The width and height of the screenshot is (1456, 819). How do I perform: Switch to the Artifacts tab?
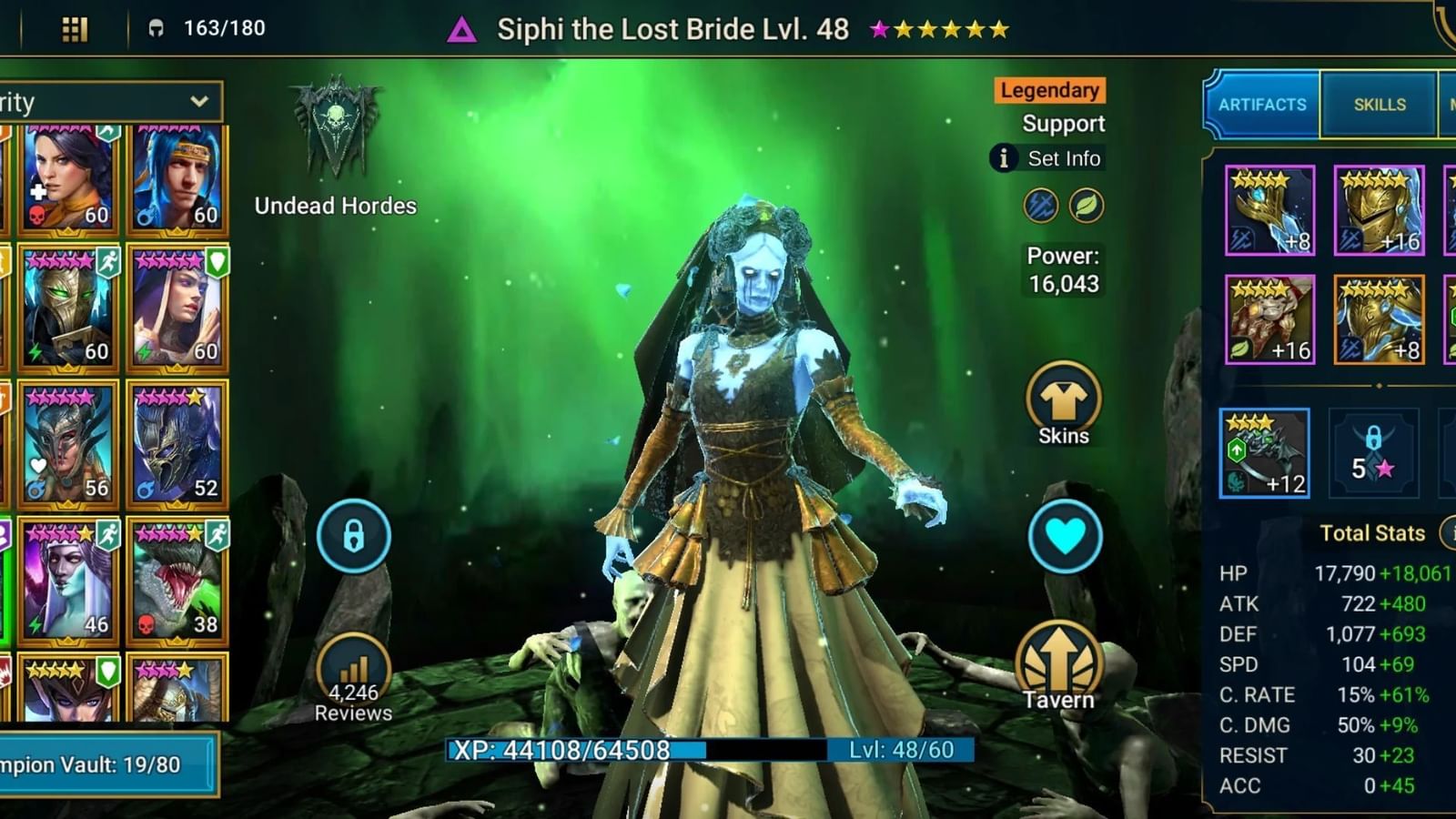pos(1261,104)
